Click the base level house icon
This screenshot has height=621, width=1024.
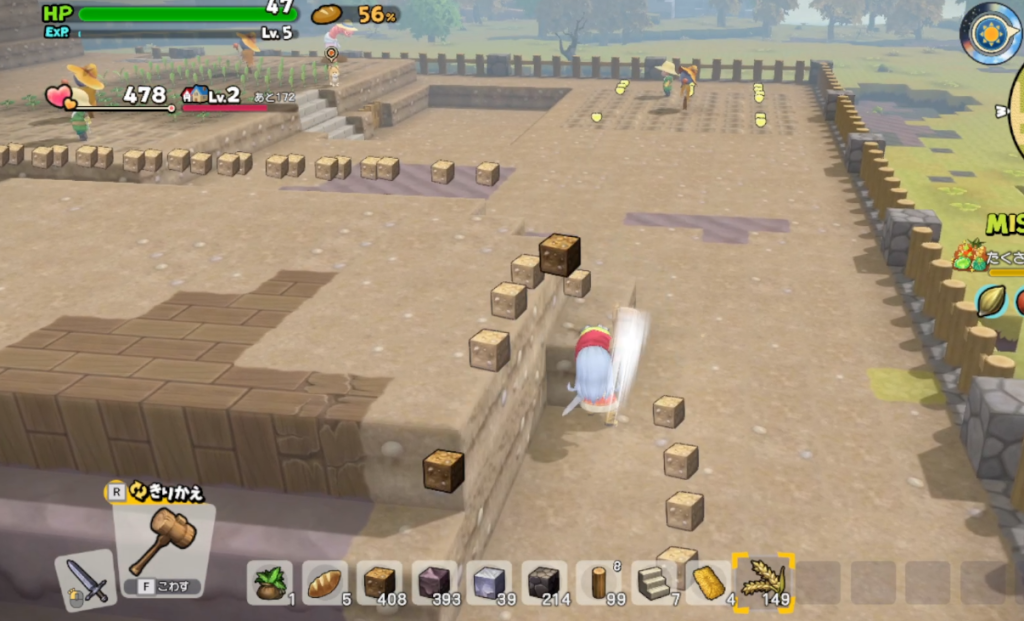pyautogui.click(x=195, y=95)
